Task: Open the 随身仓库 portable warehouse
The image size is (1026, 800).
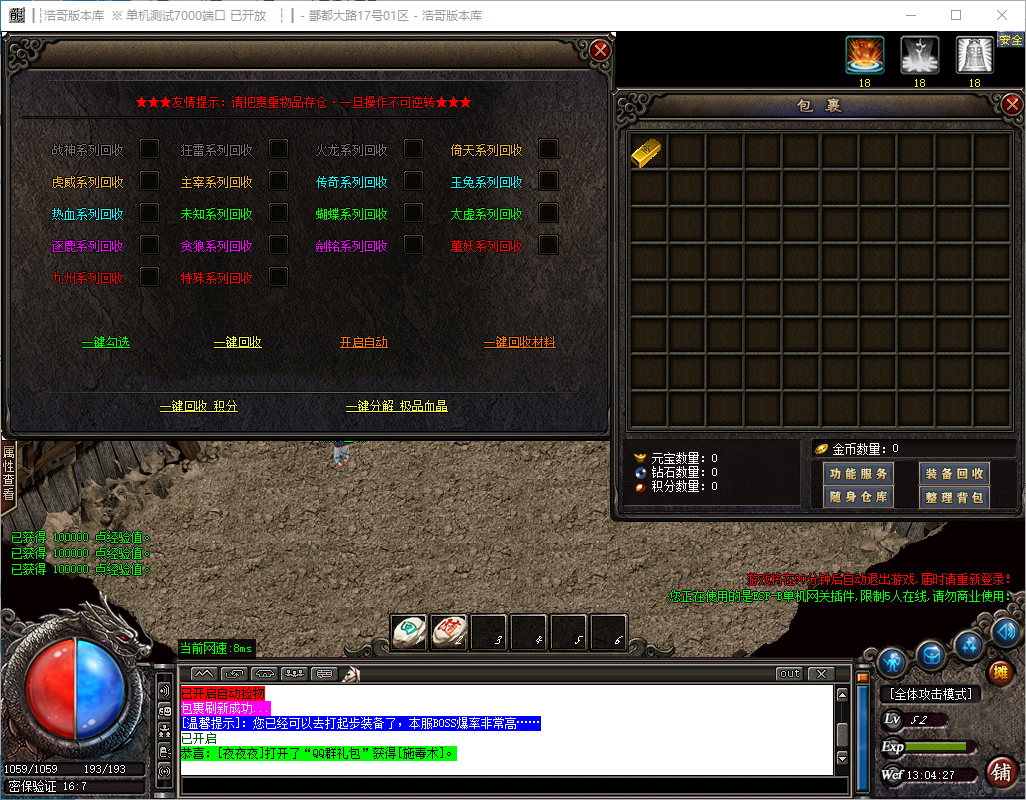Action: tap(858, 497)
